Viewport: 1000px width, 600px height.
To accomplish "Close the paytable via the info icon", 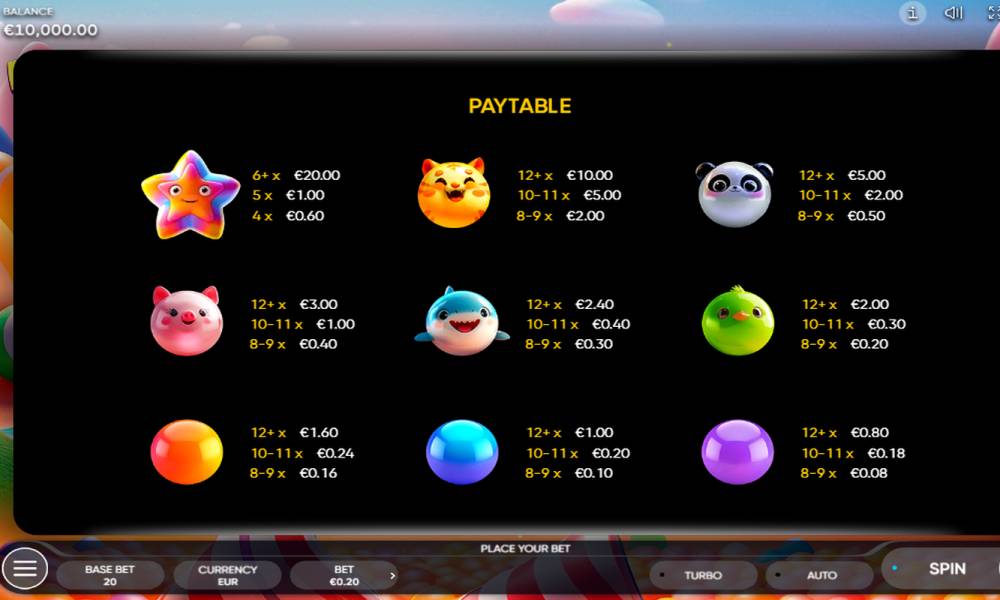I will coord(912,14).
